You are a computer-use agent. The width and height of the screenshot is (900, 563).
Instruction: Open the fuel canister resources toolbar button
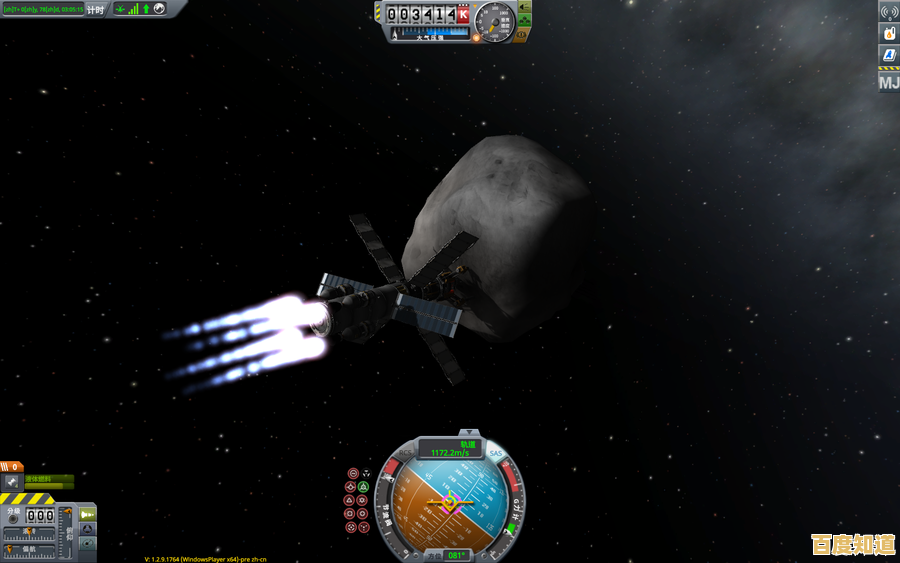(x=888, y=33)
